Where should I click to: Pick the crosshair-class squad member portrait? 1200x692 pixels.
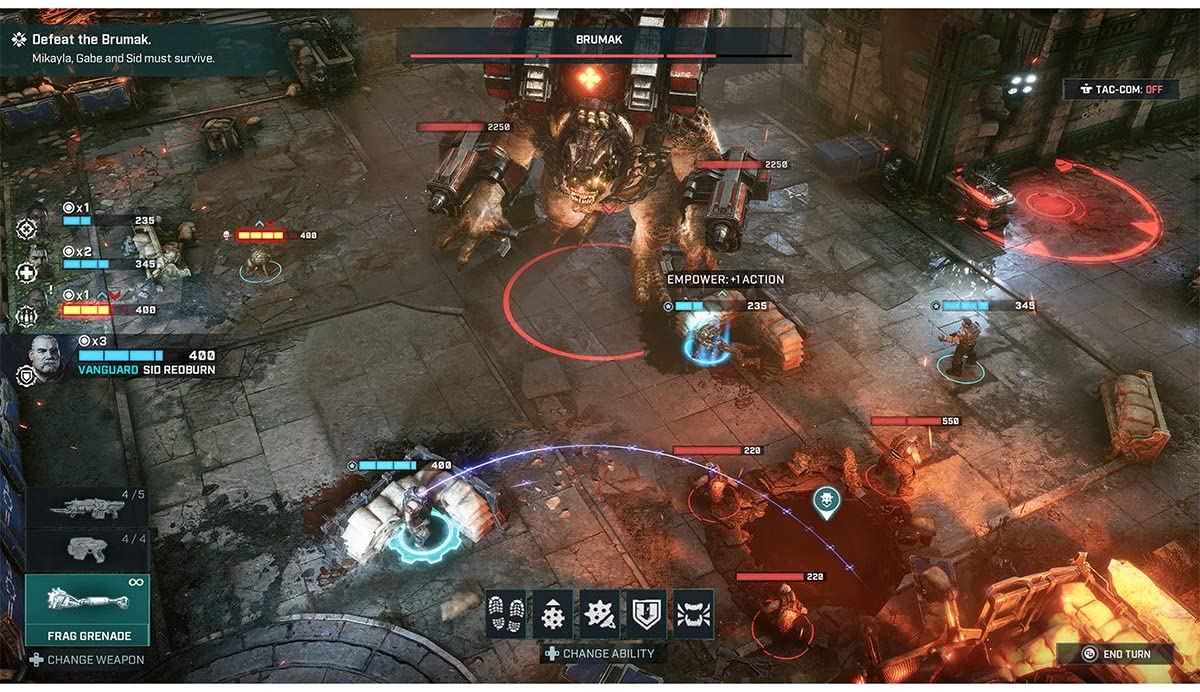[30, 225]
